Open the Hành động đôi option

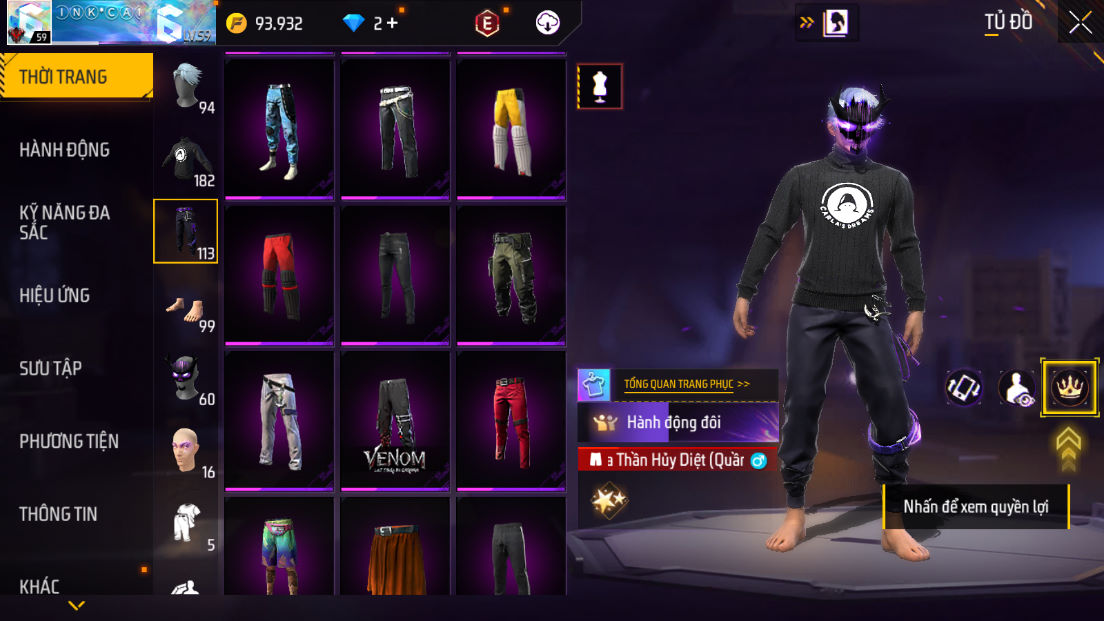click(x=678, y=422)
